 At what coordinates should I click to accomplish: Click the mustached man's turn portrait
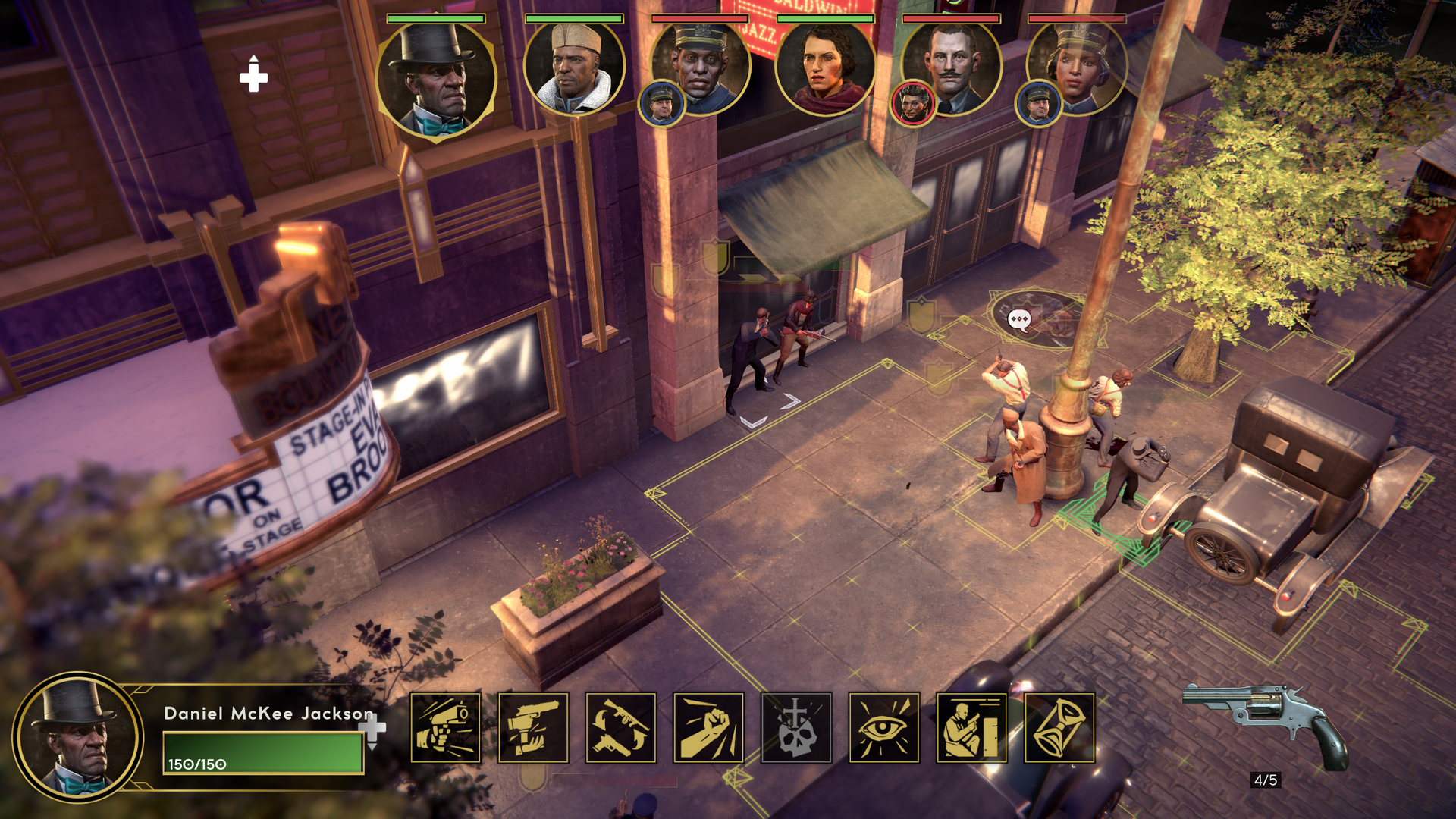(x=952, y=68)
